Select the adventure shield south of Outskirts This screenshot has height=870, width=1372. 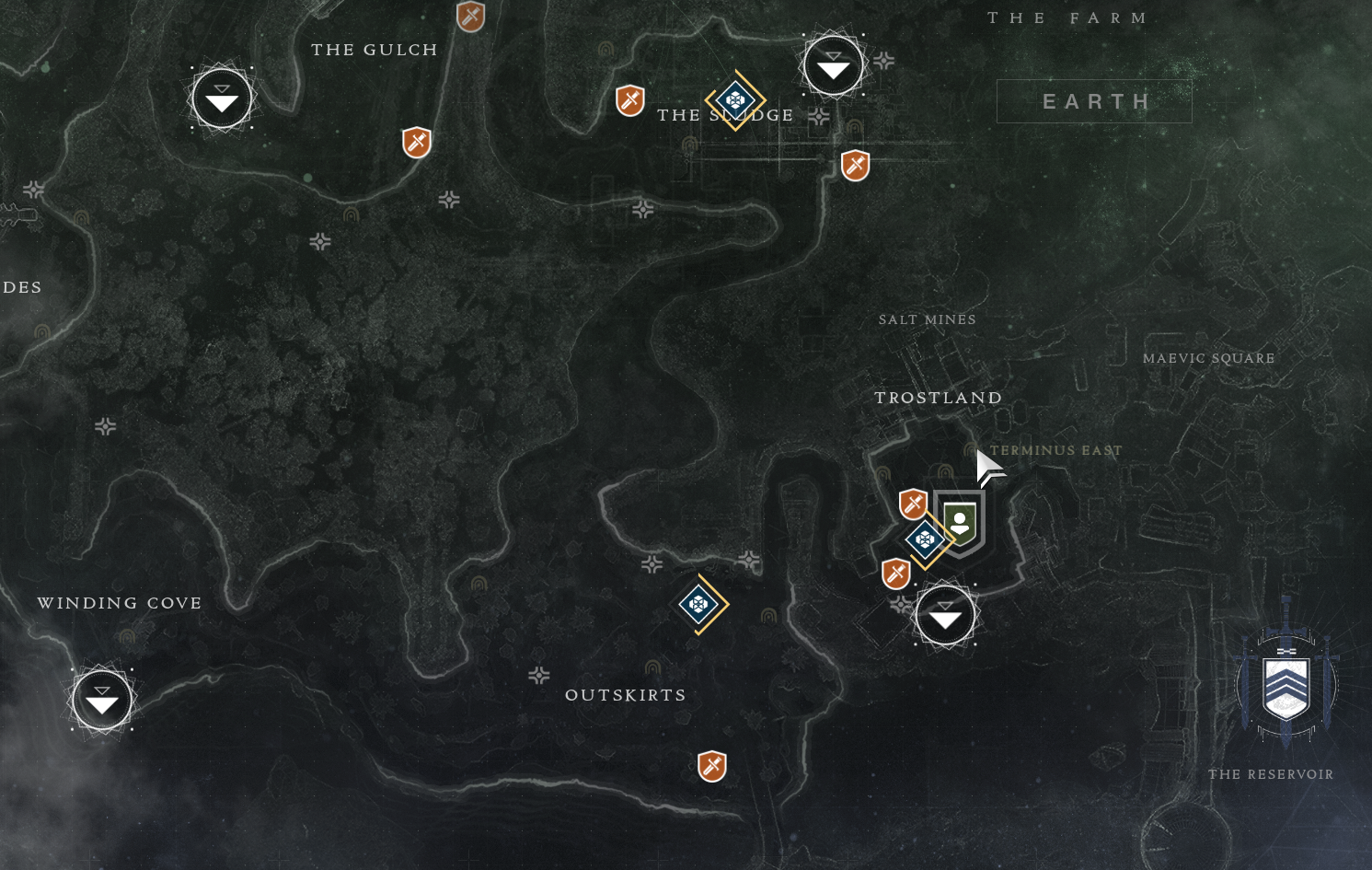point(712,766)
